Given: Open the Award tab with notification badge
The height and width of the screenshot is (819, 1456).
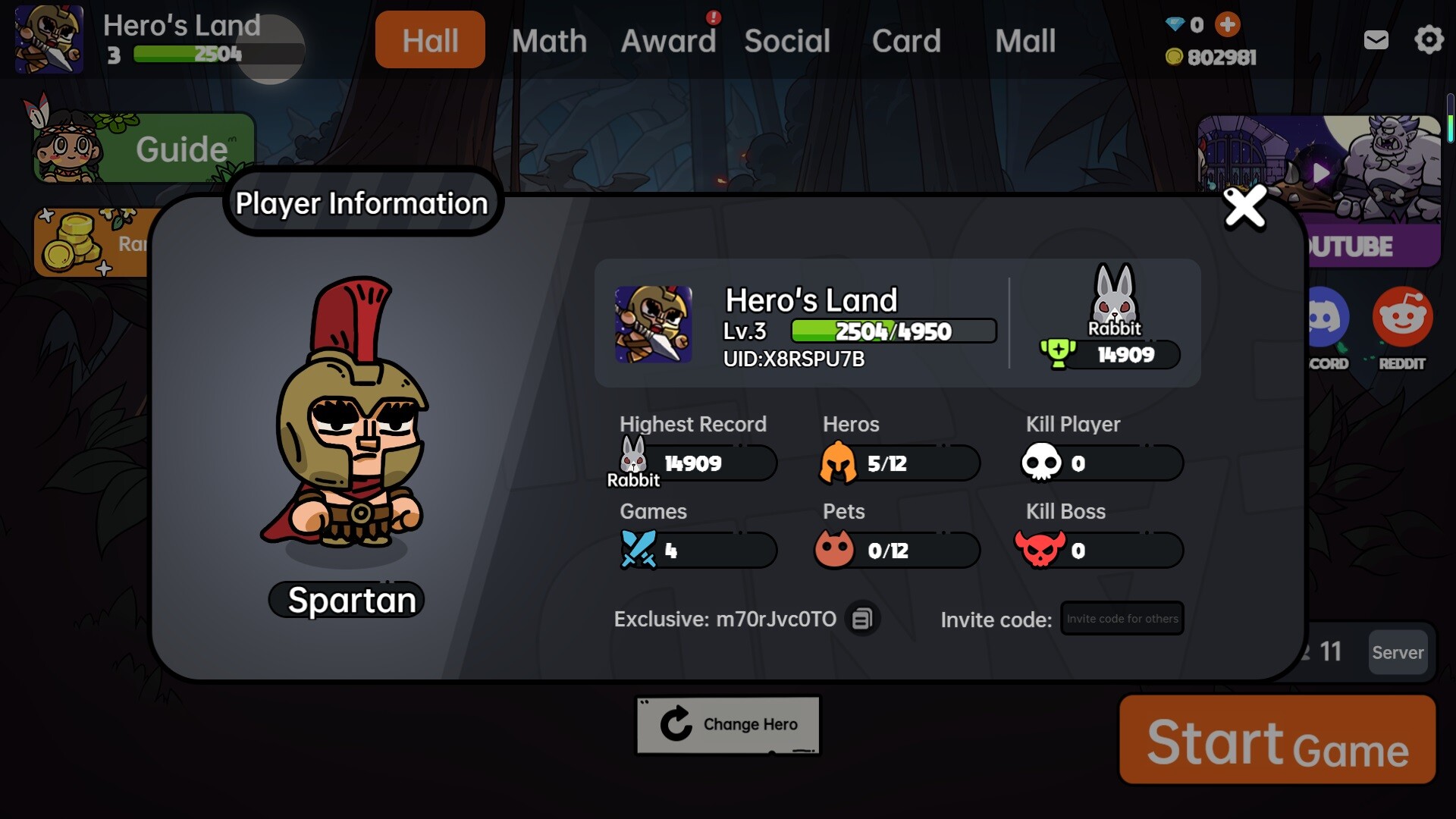Looking at the screenshot, I should tap(669, 40).
